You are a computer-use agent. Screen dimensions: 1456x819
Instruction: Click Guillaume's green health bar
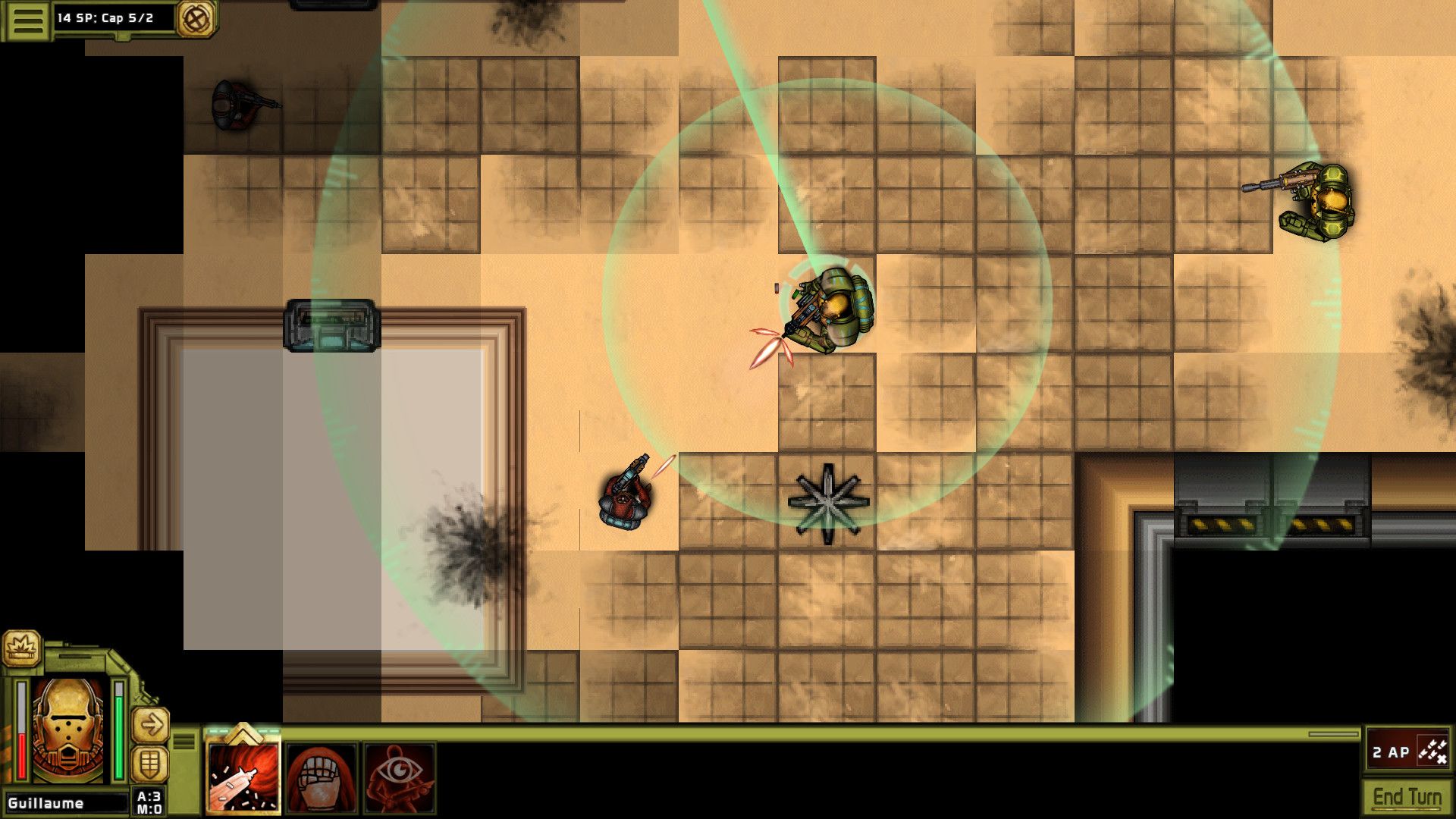click(118, 728)
